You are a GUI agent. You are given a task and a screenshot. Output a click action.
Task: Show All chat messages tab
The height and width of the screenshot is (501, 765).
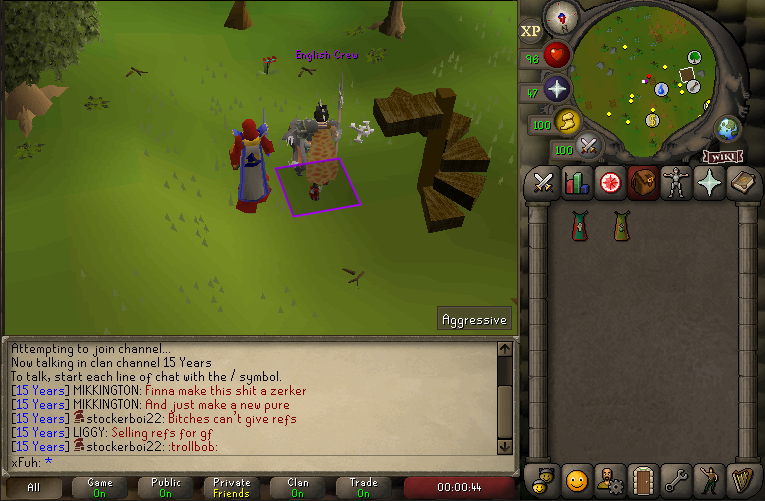click(x=34, y=488)
